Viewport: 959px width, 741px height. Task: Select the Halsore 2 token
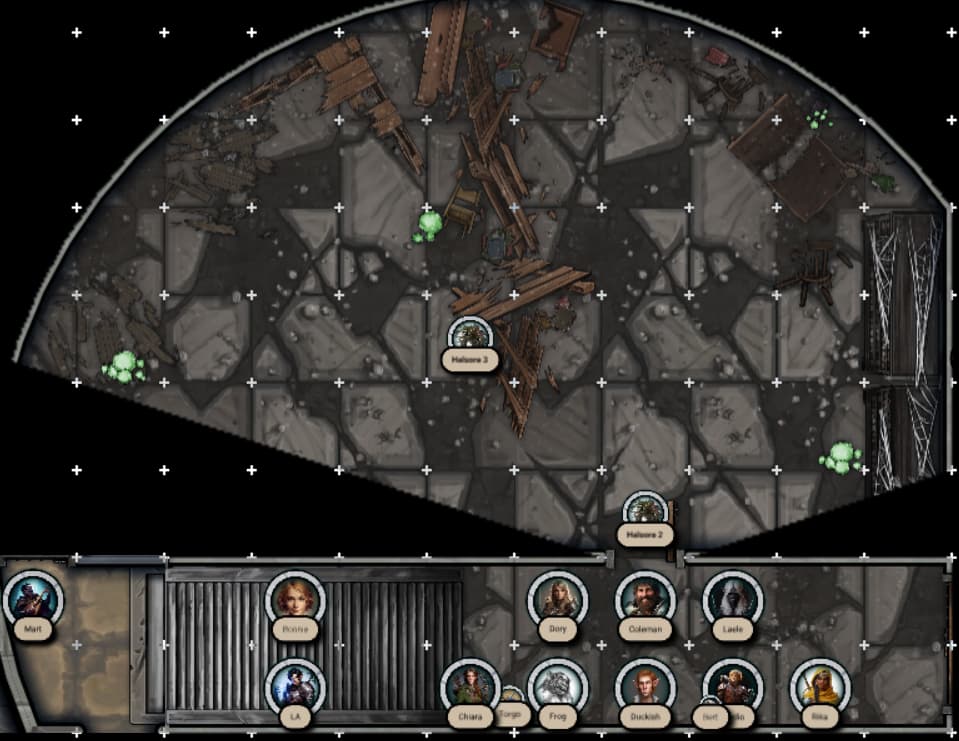(x=645, y=513)
